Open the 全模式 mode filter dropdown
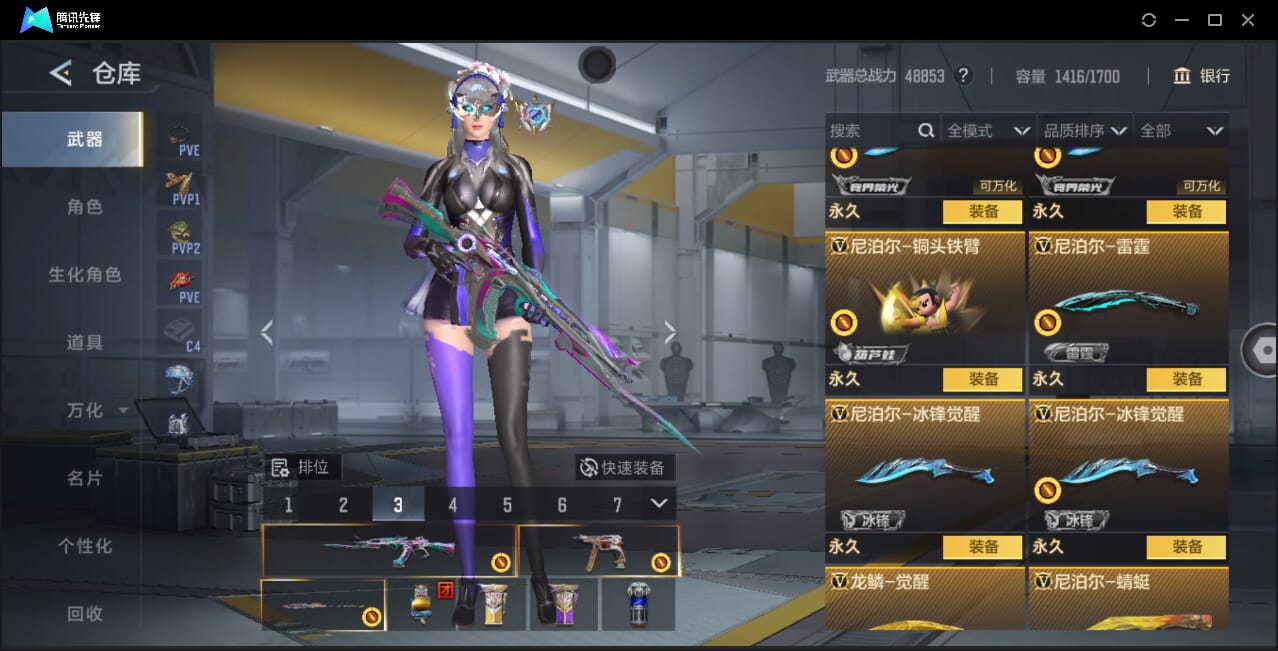Image resolution: width=1278 pixels, height=651 pixels. [x=988, y=131]
